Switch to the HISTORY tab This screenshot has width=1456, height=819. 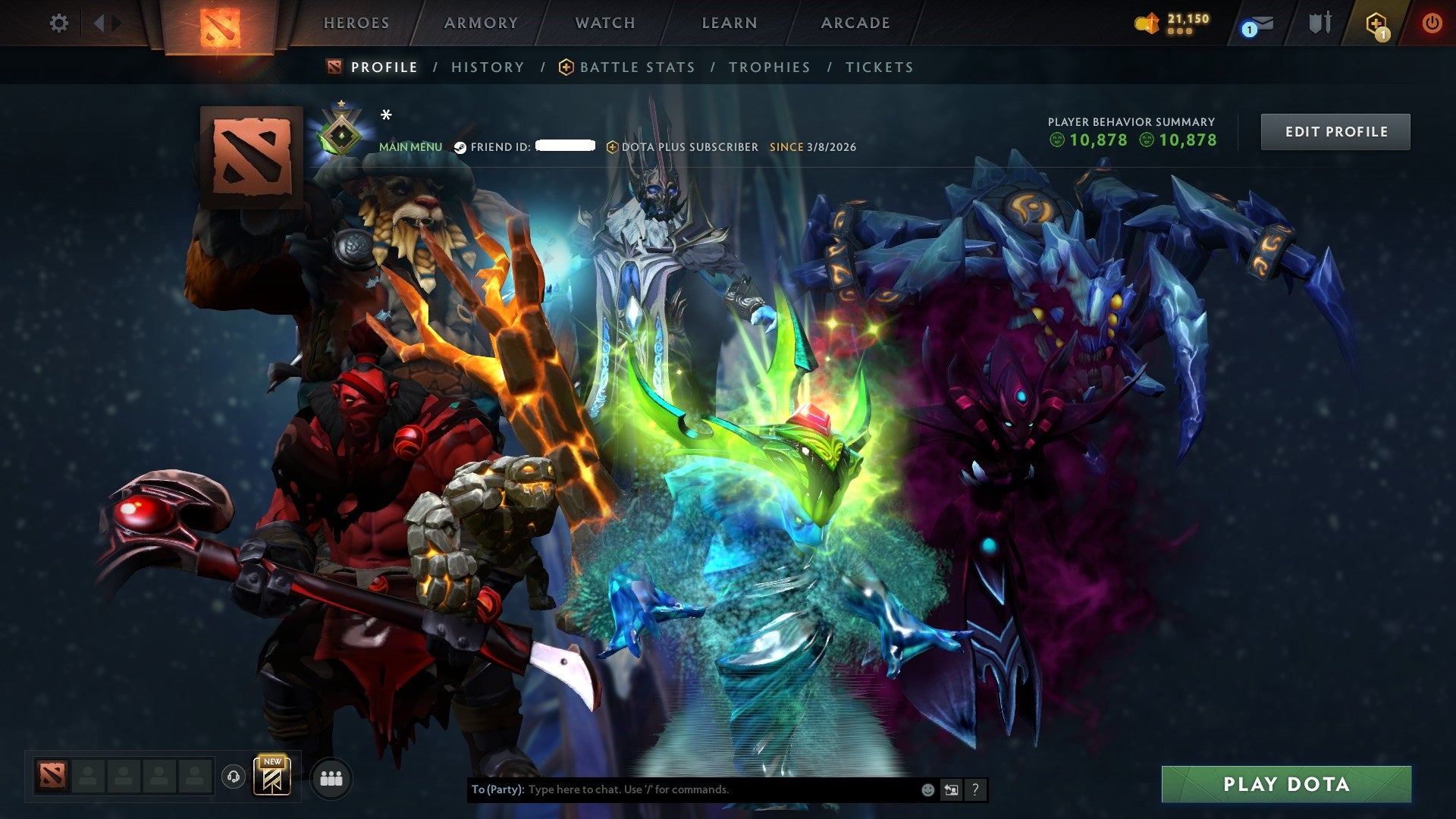(487, 67)
